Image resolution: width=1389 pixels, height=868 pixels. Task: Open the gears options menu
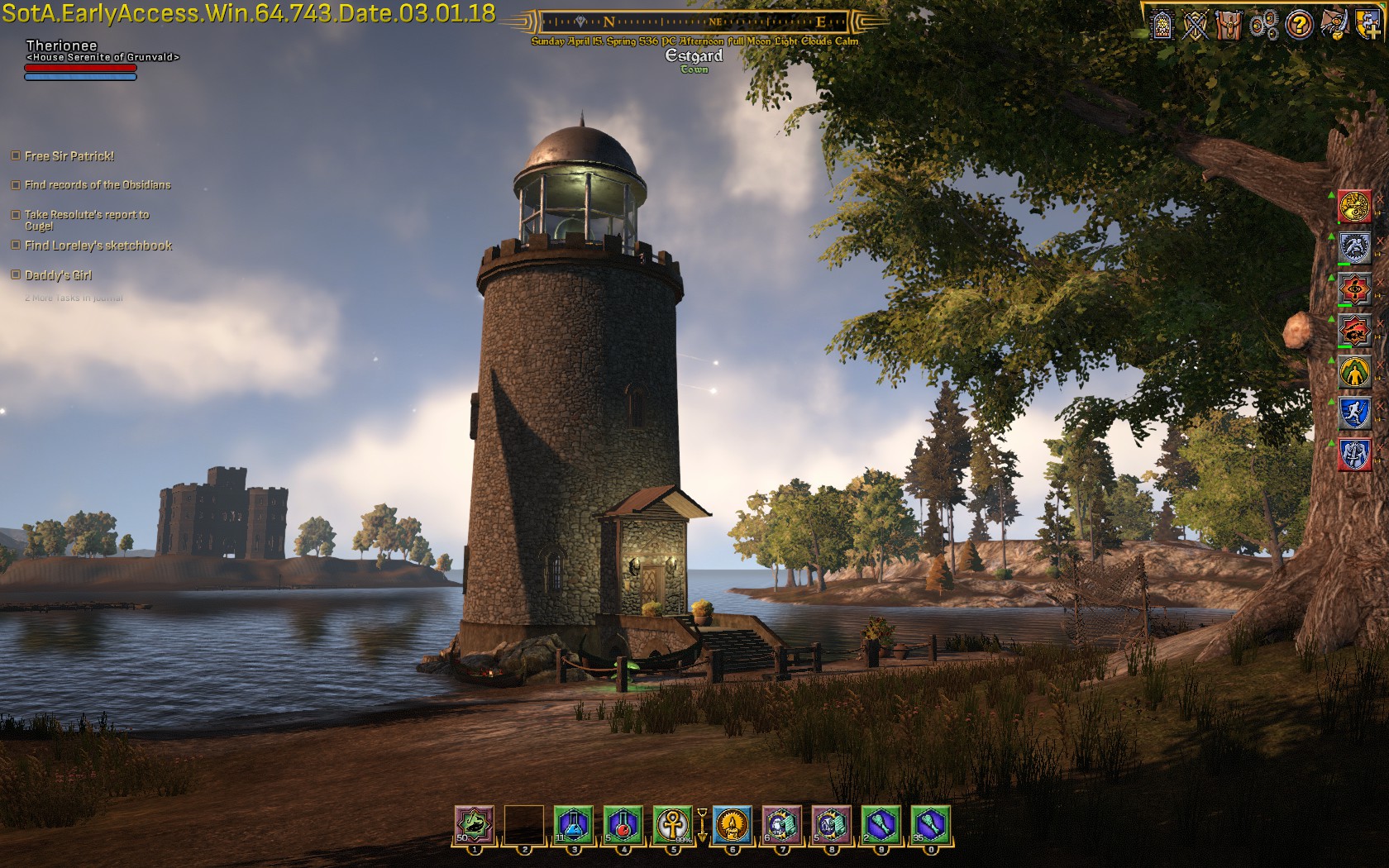[x=1263, y=25]
